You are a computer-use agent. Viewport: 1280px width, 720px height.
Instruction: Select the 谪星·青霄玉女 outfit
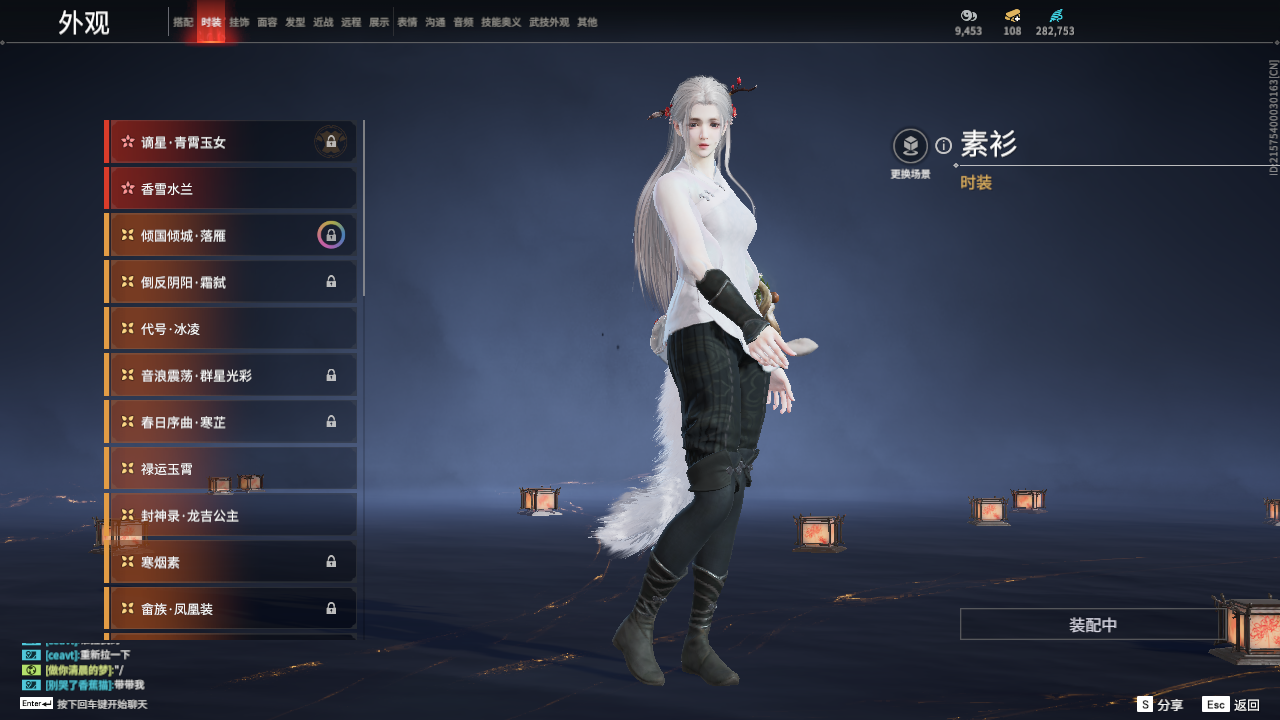click(x=231, y=142)
